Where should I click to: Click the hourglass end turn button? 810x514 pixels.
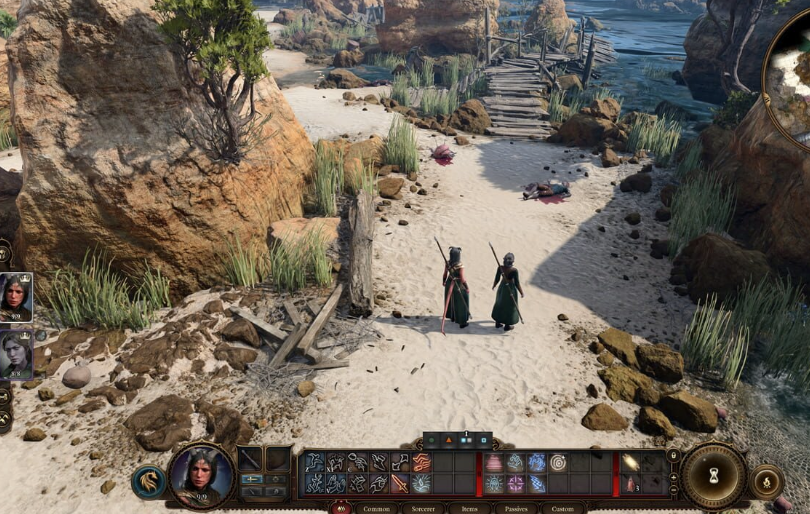point(714,476)
